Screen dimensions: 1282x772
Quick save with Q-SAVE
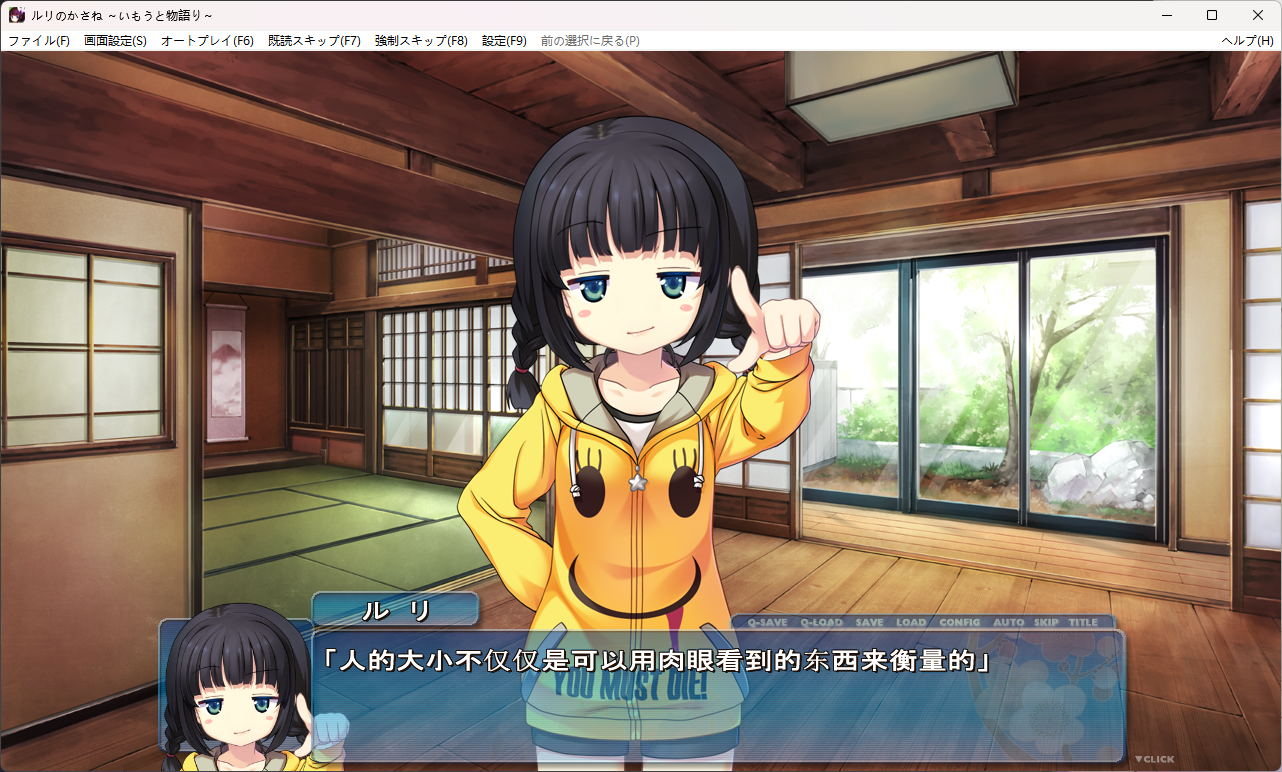pyautogui.click(x=767, y=622)
